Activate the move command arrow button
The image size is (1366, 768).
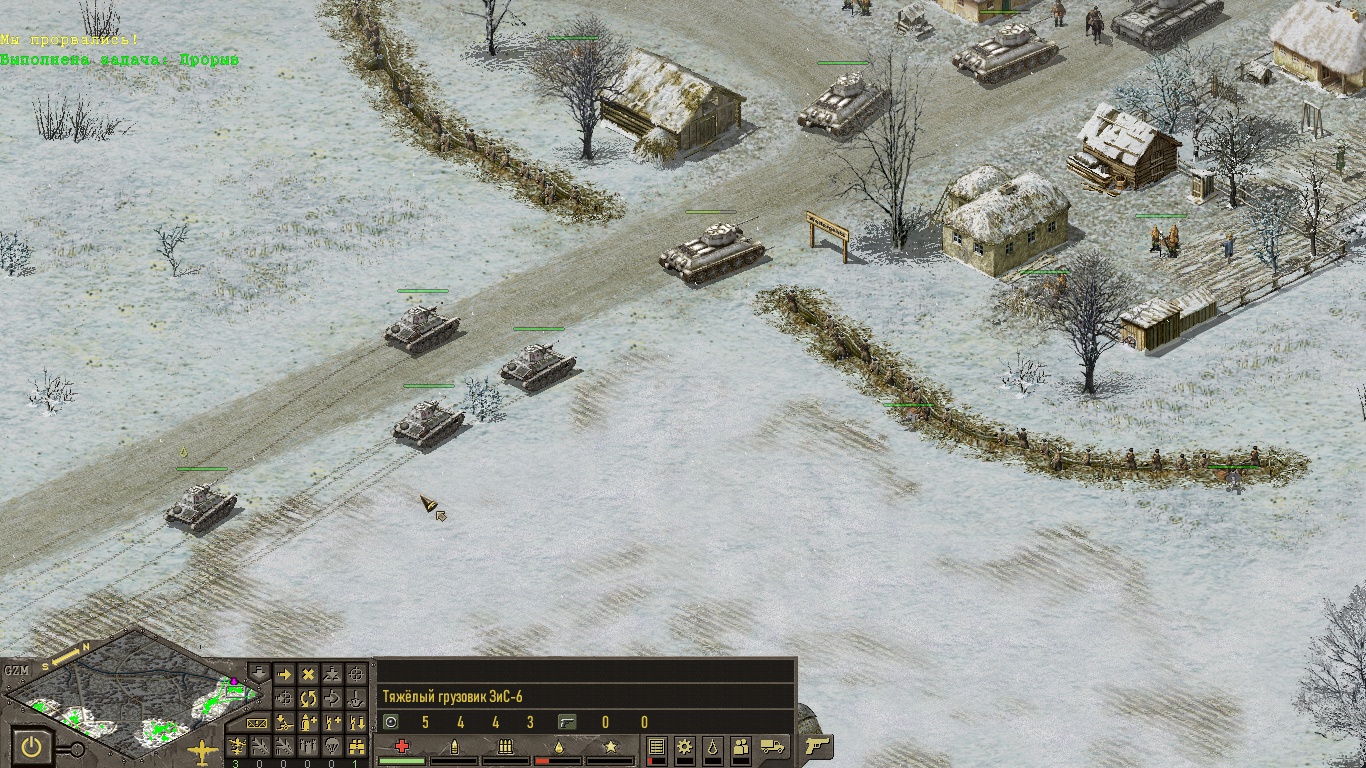284,675
